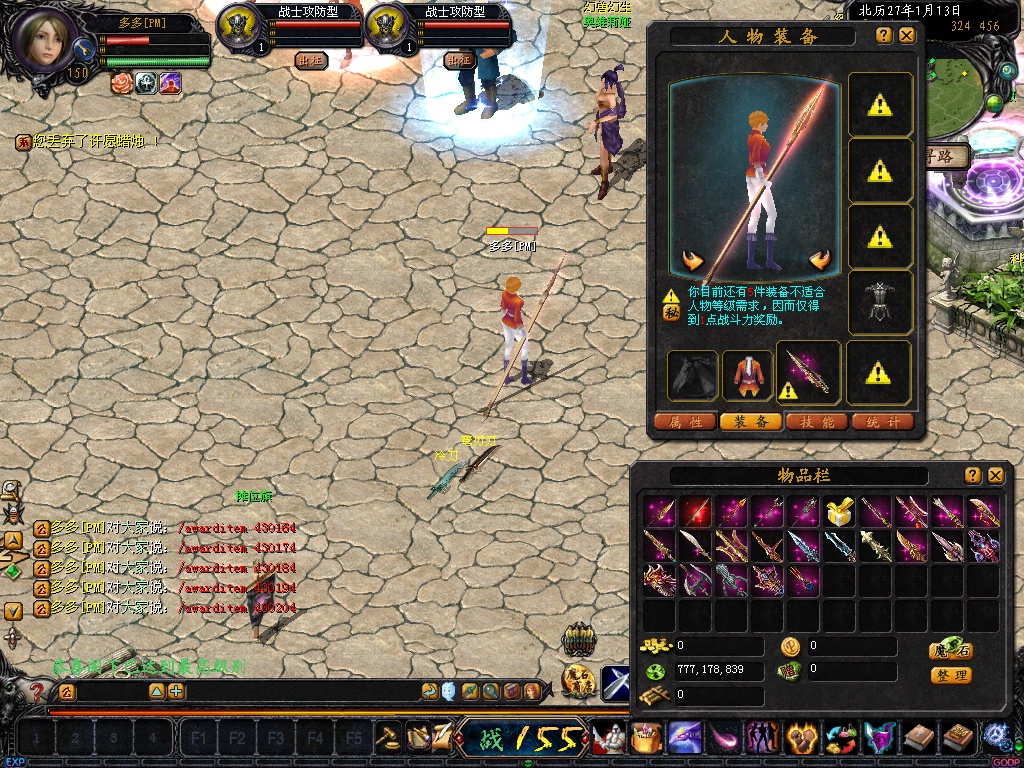1024x768 pixels.
Task: Click the 寻路 pathfinding button
Action: tap(948, 157)
